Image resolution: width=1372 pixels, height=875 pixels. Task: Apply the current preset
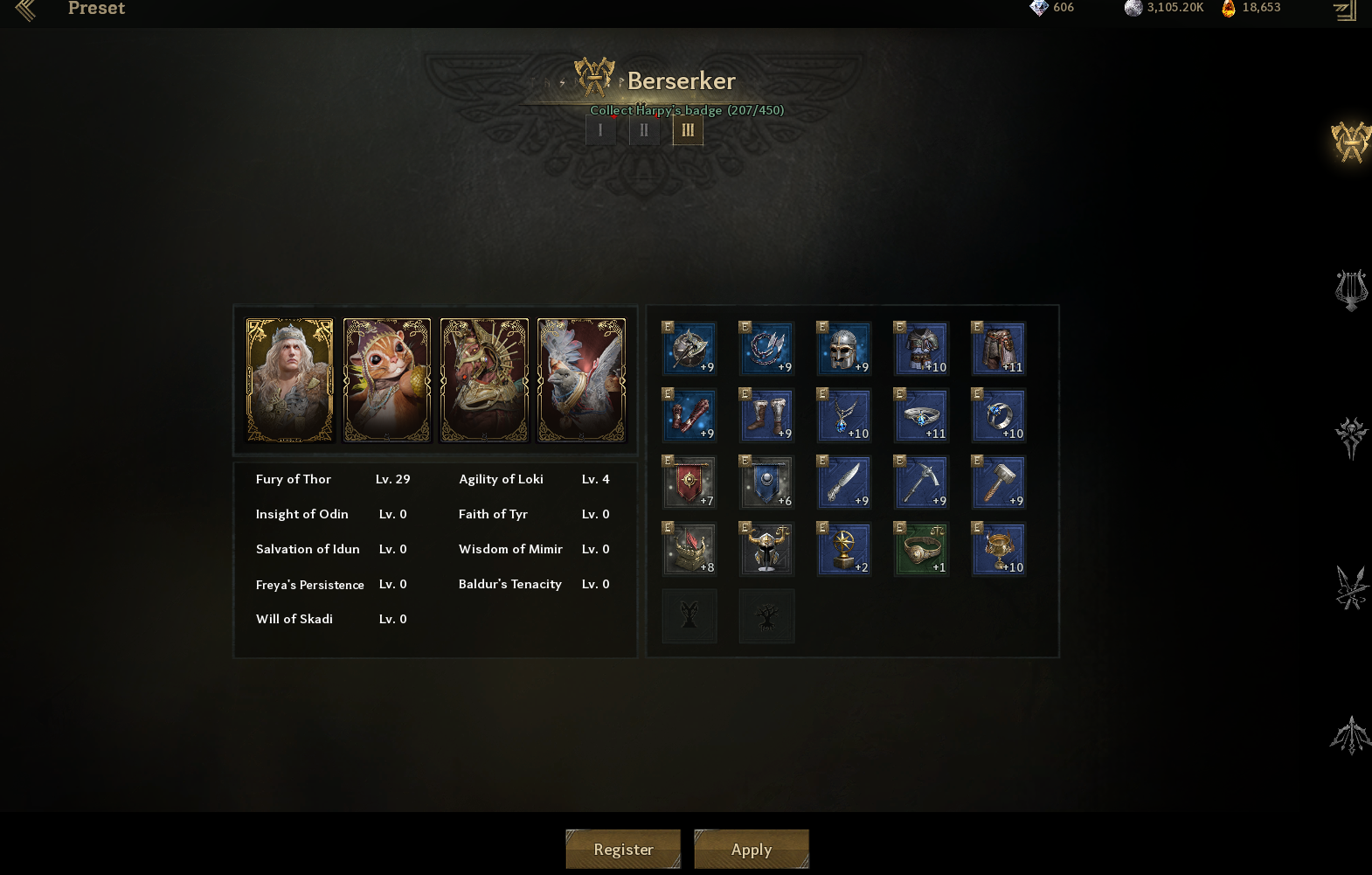pos(752,849)
